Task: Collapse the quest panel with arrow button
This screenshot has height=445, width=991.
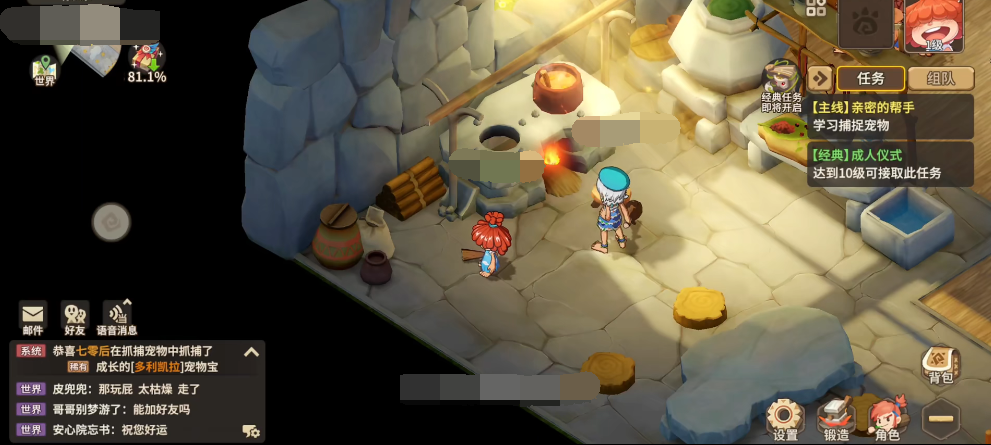Action: pos(820,79)
